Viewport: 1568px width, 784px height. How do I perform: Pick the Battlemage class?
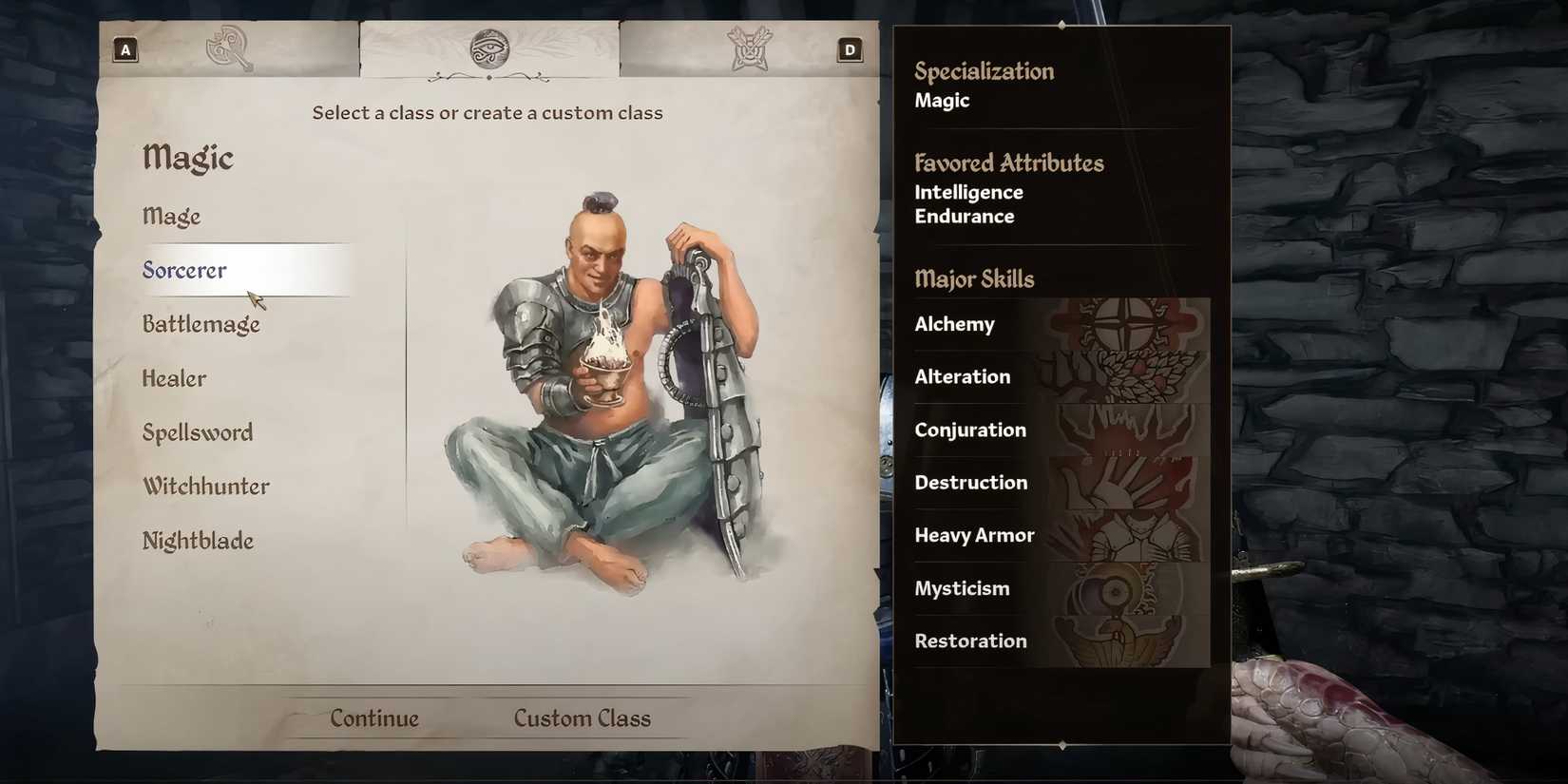201,325
